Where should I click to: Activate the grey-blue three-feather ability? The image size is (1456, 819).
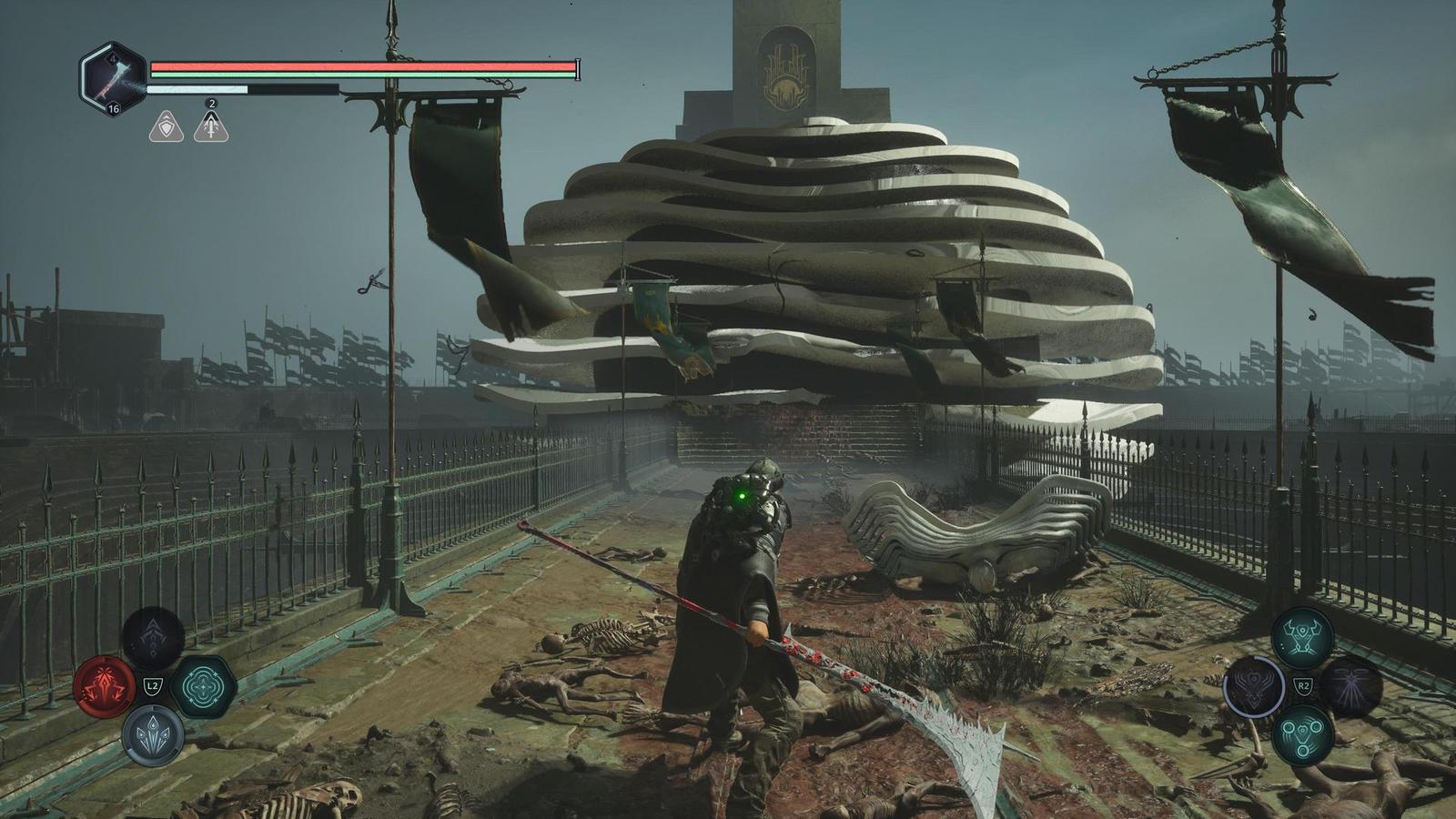[x=153, y=734]
